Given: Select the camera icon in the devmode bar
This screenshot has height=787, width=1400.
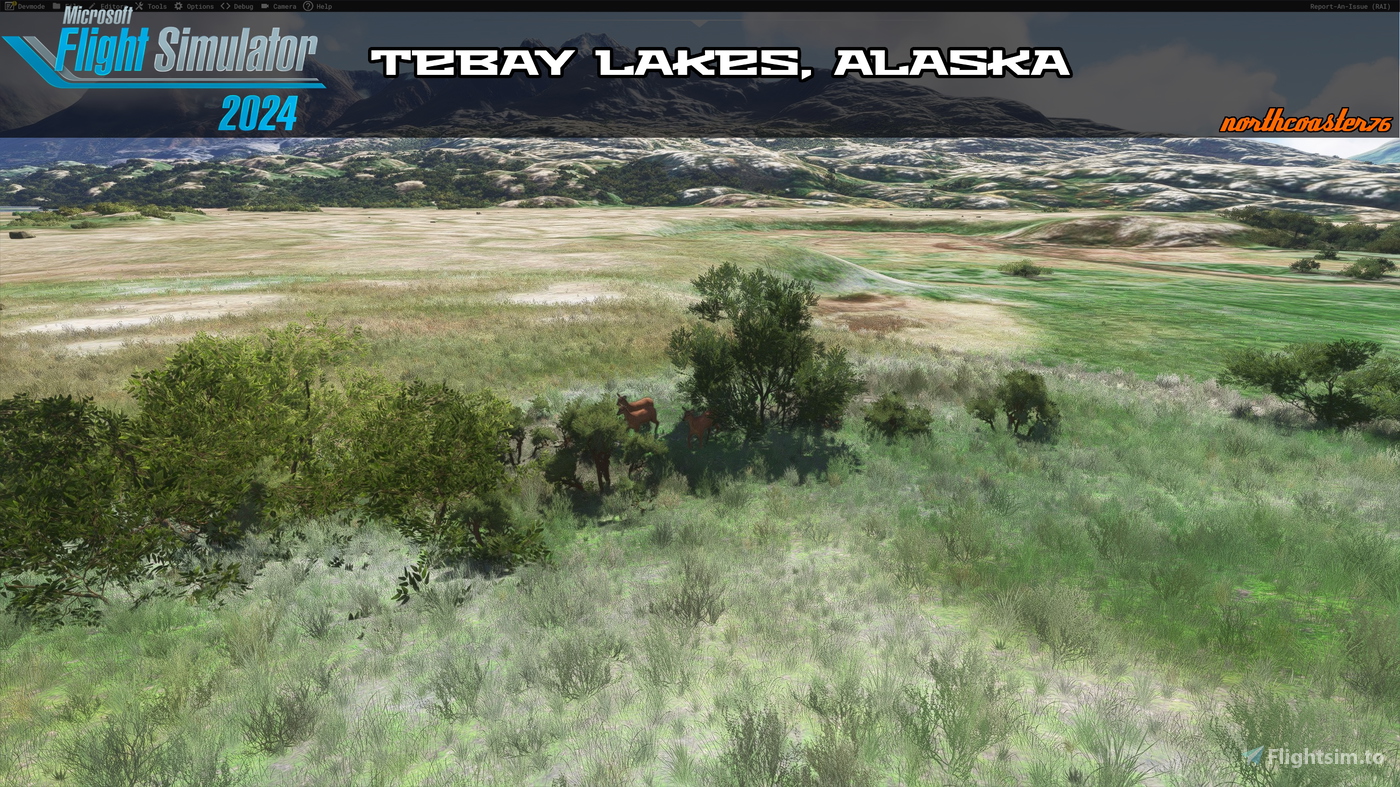Looking at the screenshot, I should [265, 5].
